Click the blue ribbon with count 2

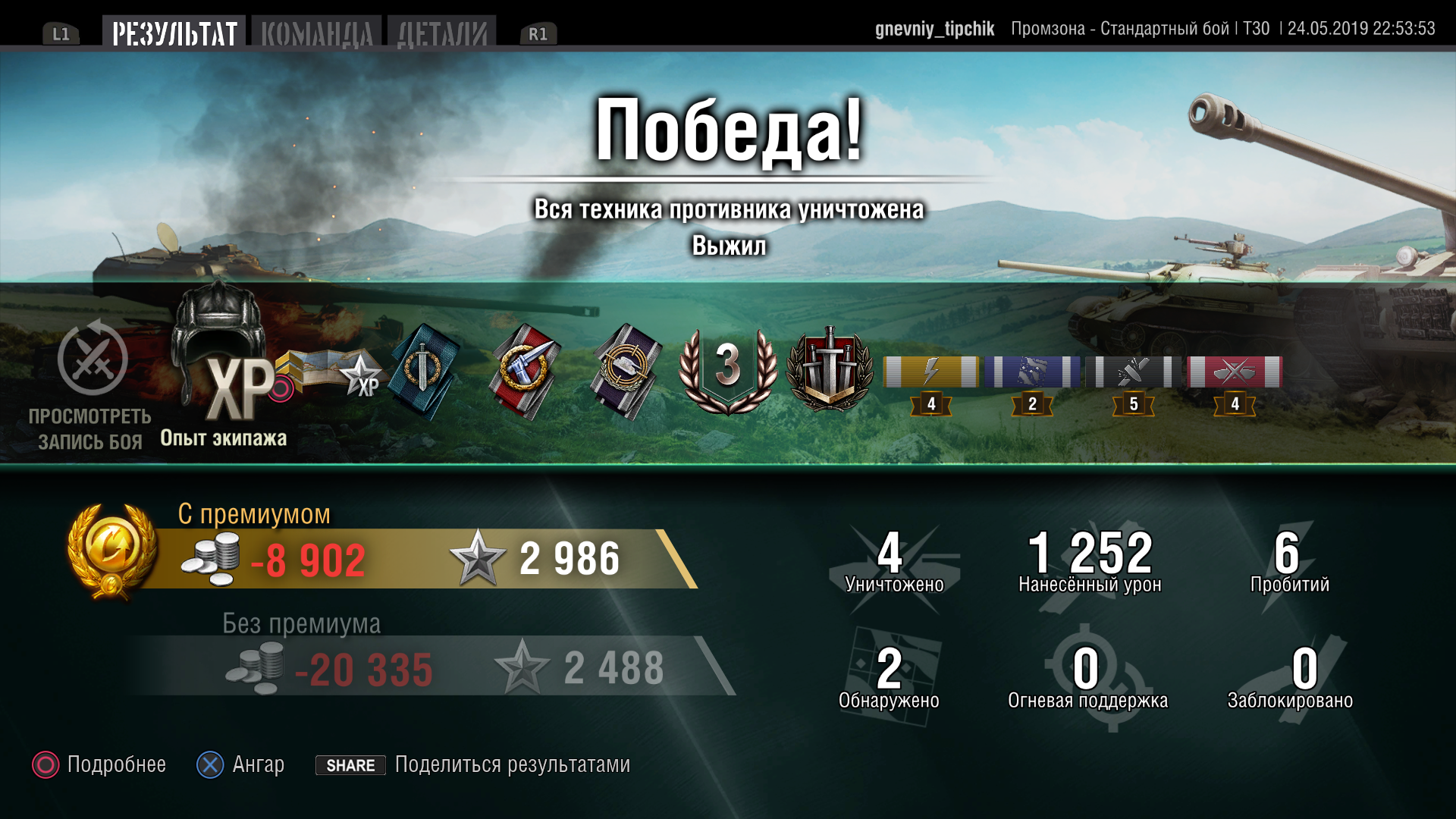tap(1032, 372)
